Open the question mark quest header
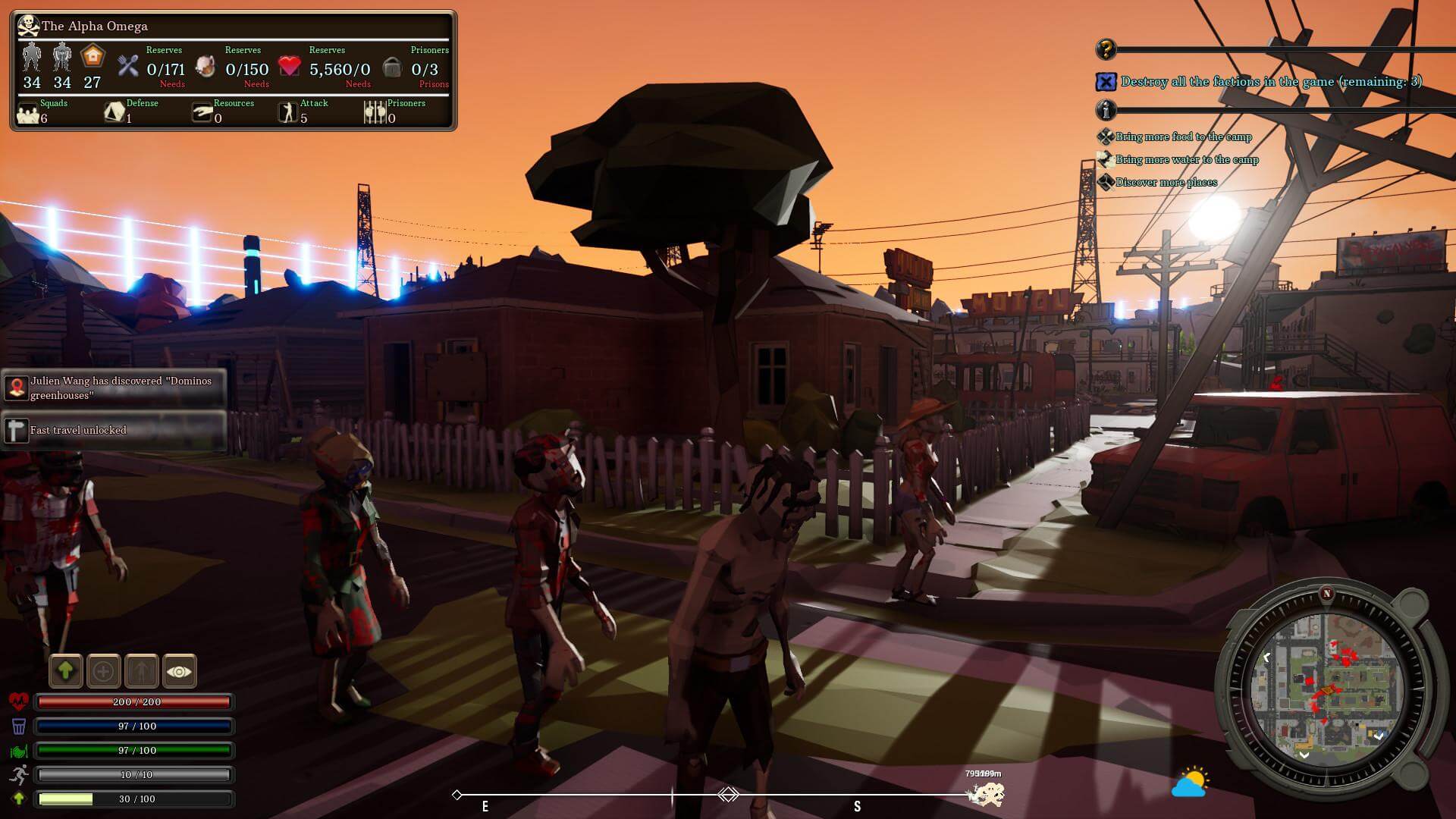 click(x=1106, y=50)
